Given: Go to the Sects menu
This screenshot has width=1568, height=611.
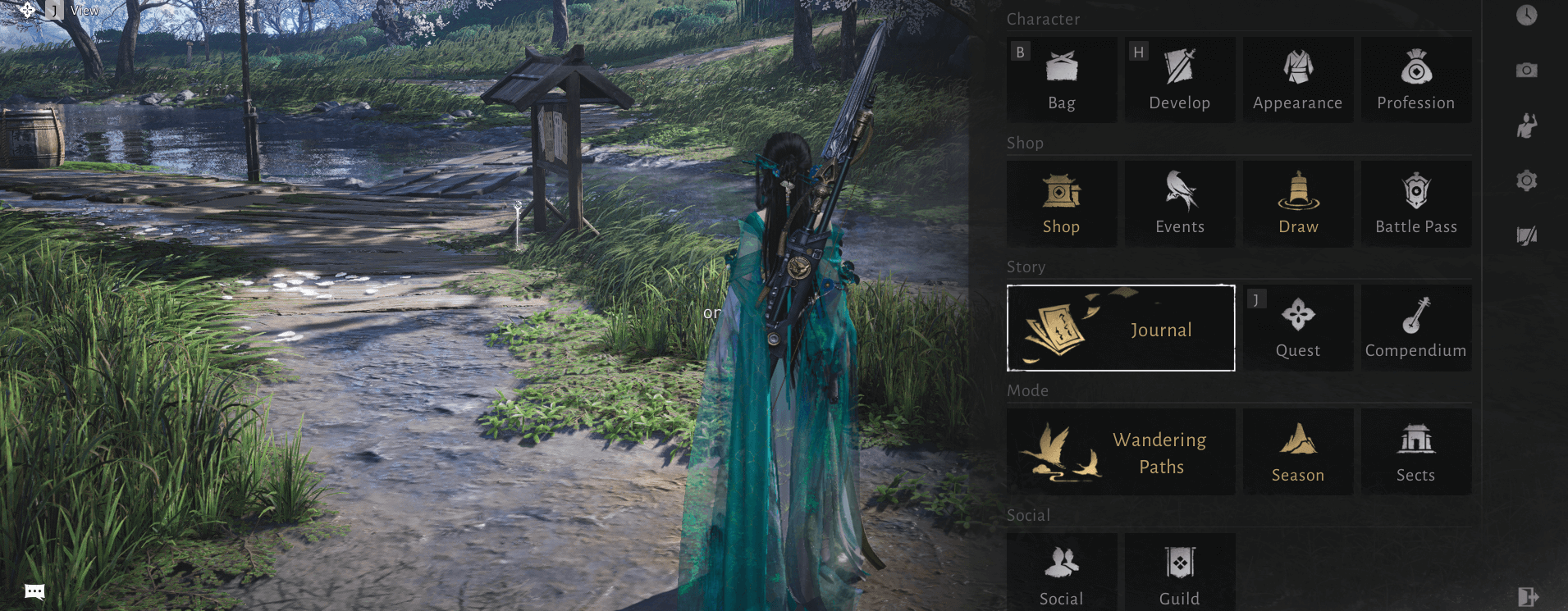Looking at the screenshot, I should coord(1415,452).
